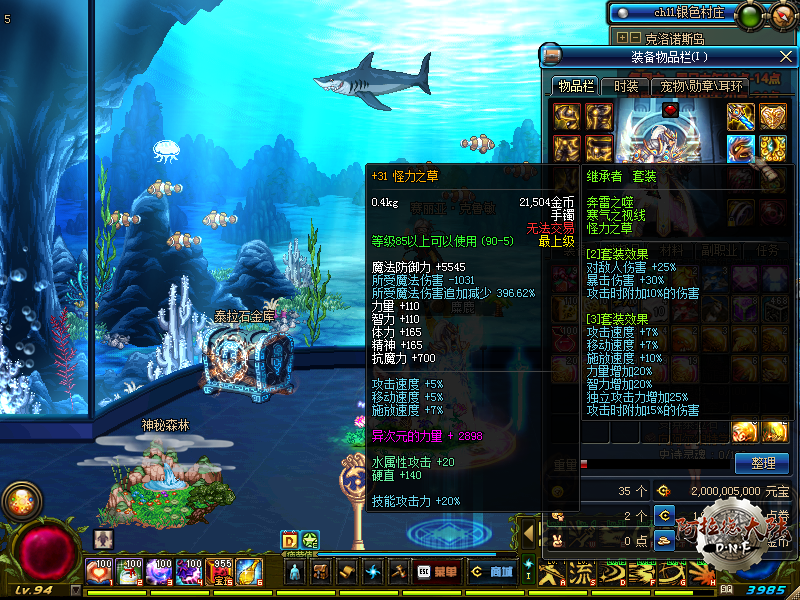Viewport: 800px width, 600px height.
Task: Click the hammer icon in the bottom toolbar
Action: [x=398, y=572]
